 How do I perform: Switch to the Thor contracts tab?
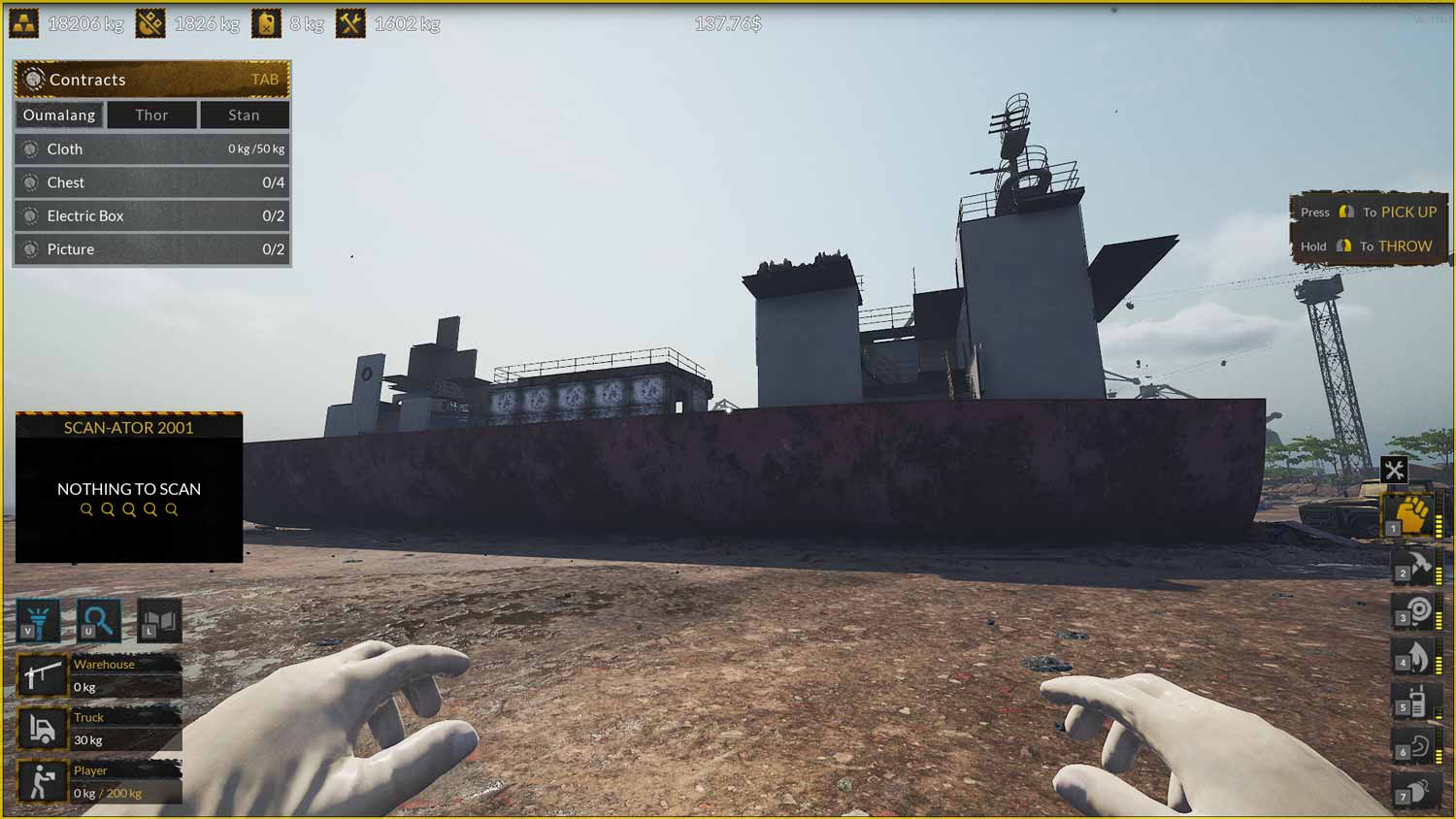point(151,115)
